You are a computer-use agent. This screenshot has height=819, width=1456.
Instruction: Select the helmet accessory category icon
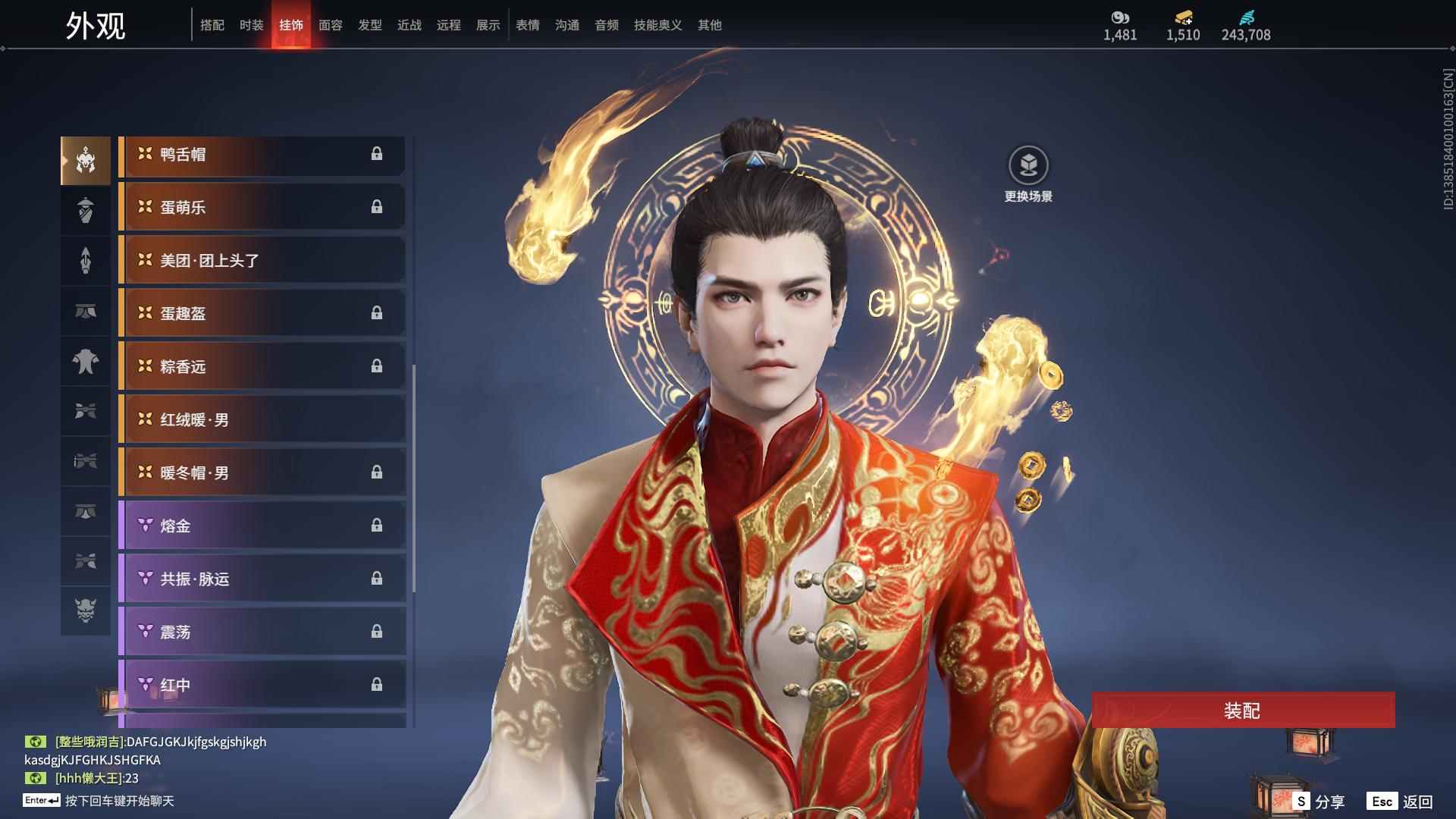[x=86, y=159]
